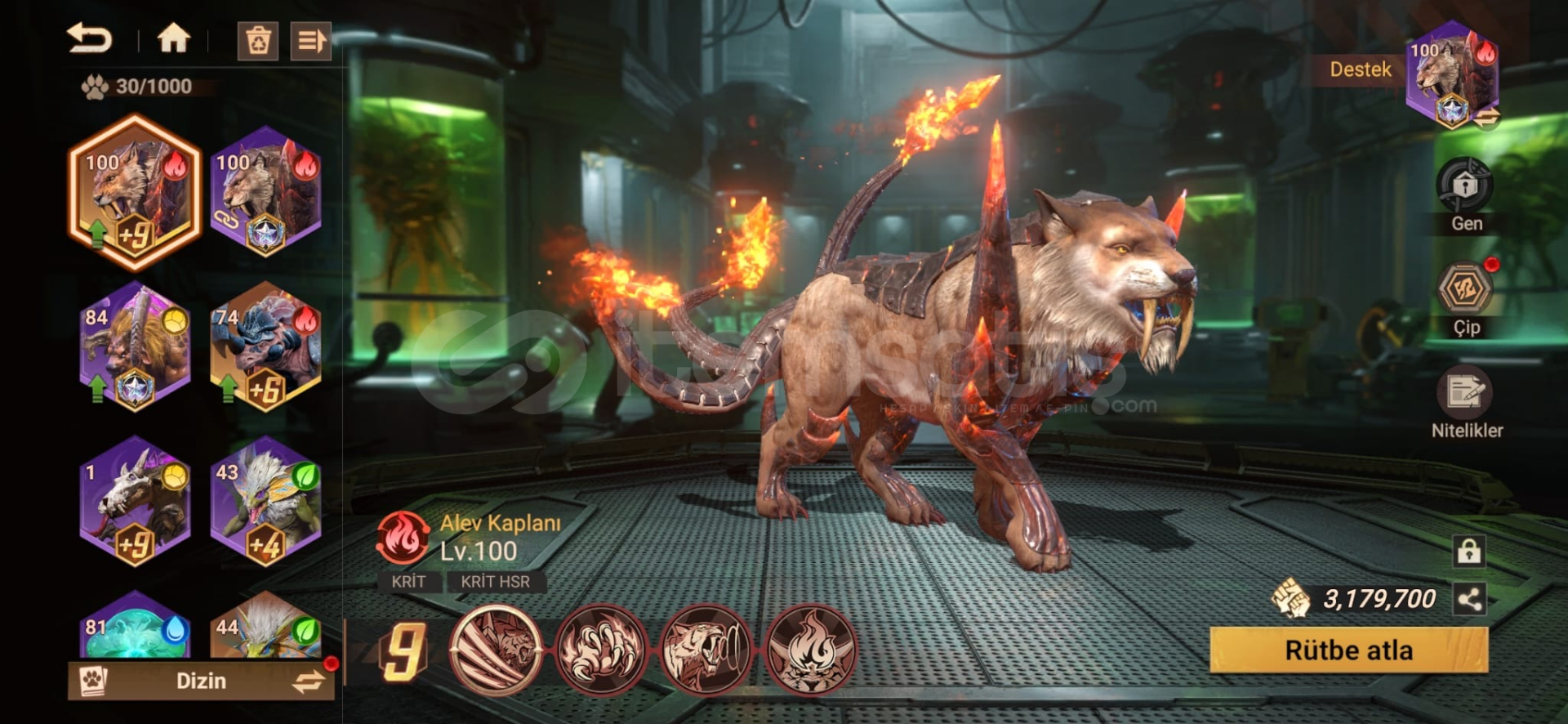
Task: Toggle the padlock lock icon
Action: point(1469,552)
